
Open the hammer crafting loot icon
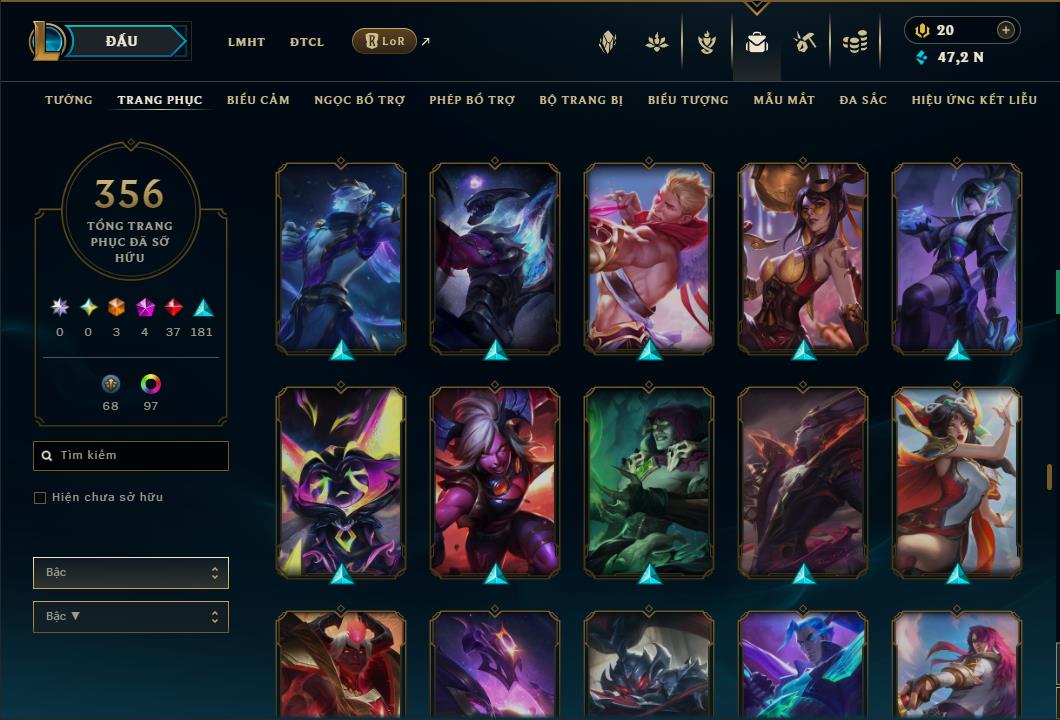coord(805,42)
